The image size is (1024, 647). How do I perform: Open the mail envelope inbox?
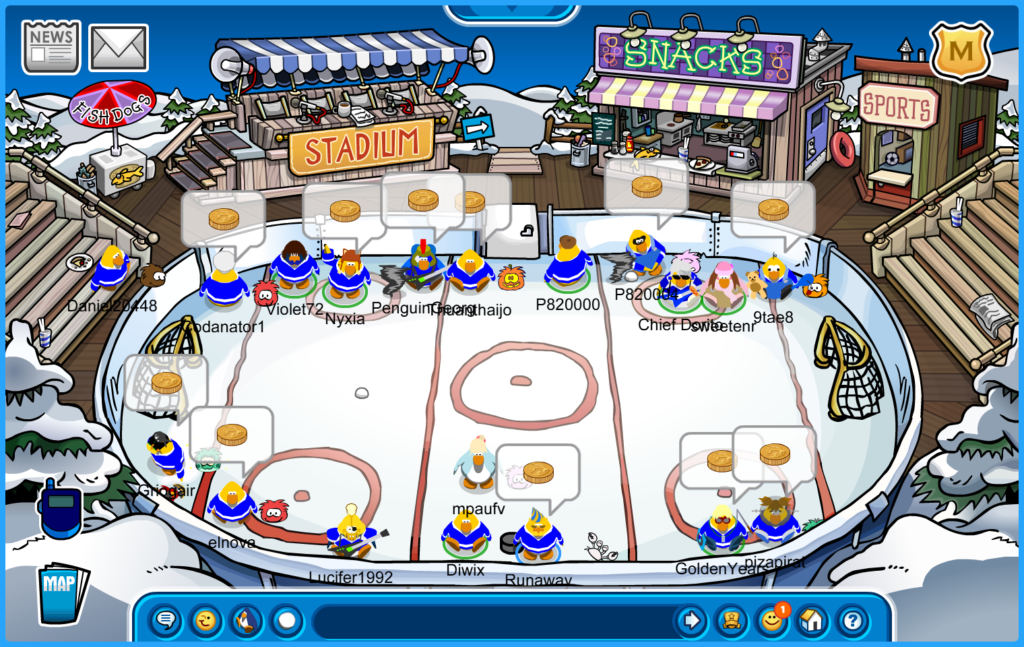(x=119, y=47)
